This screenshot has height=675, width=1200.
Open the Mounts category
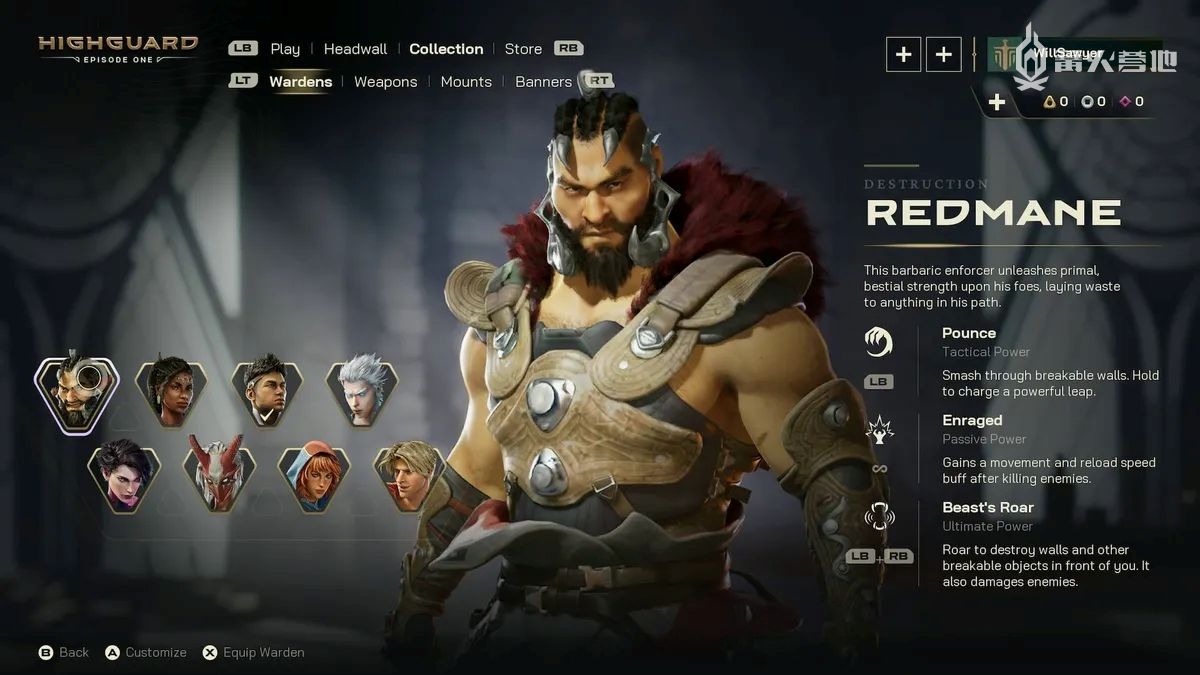click(466, 82)
